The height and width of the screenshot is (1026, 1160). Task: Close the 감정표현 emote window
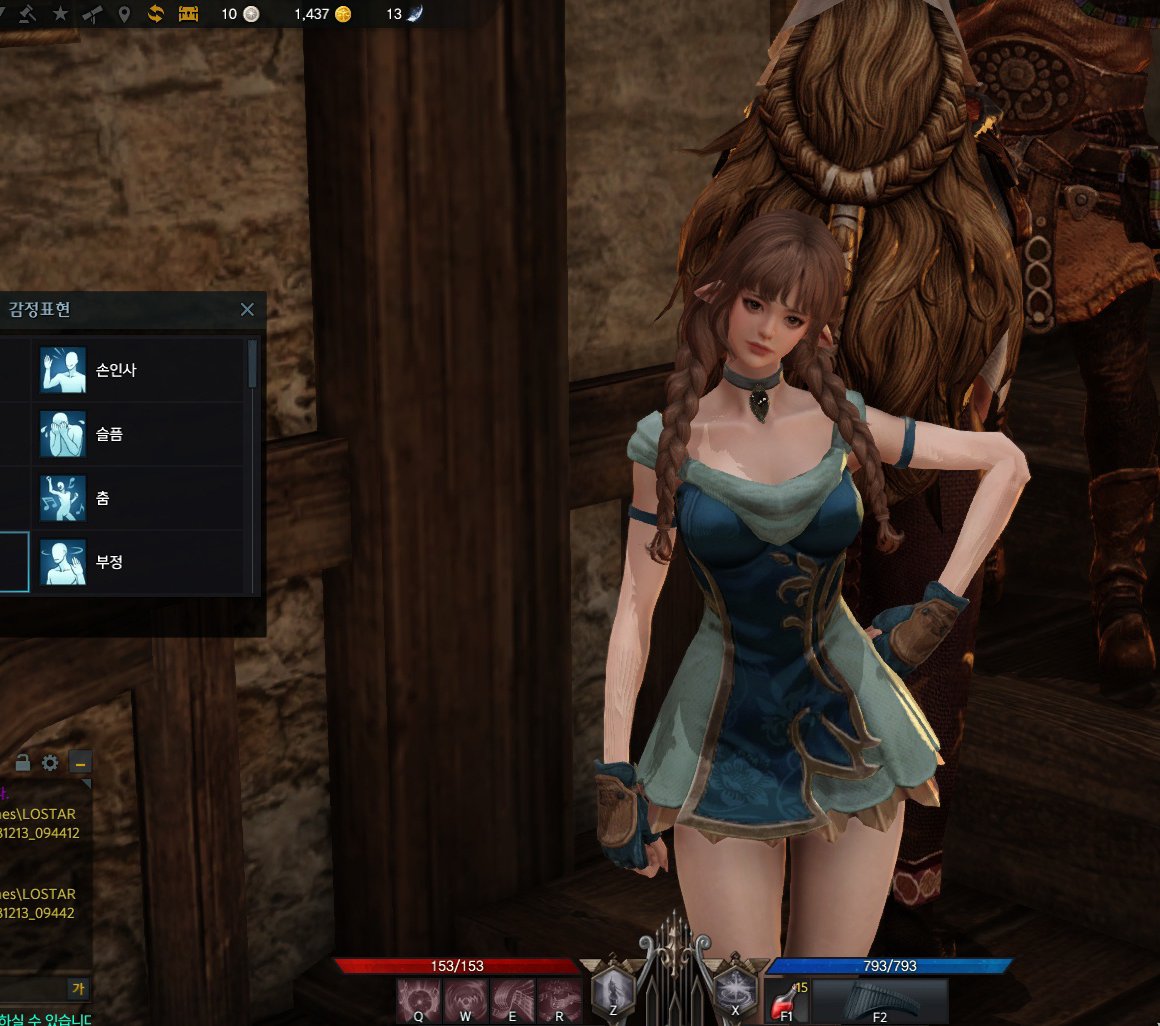pyautogui.click(x=247, y=310)
